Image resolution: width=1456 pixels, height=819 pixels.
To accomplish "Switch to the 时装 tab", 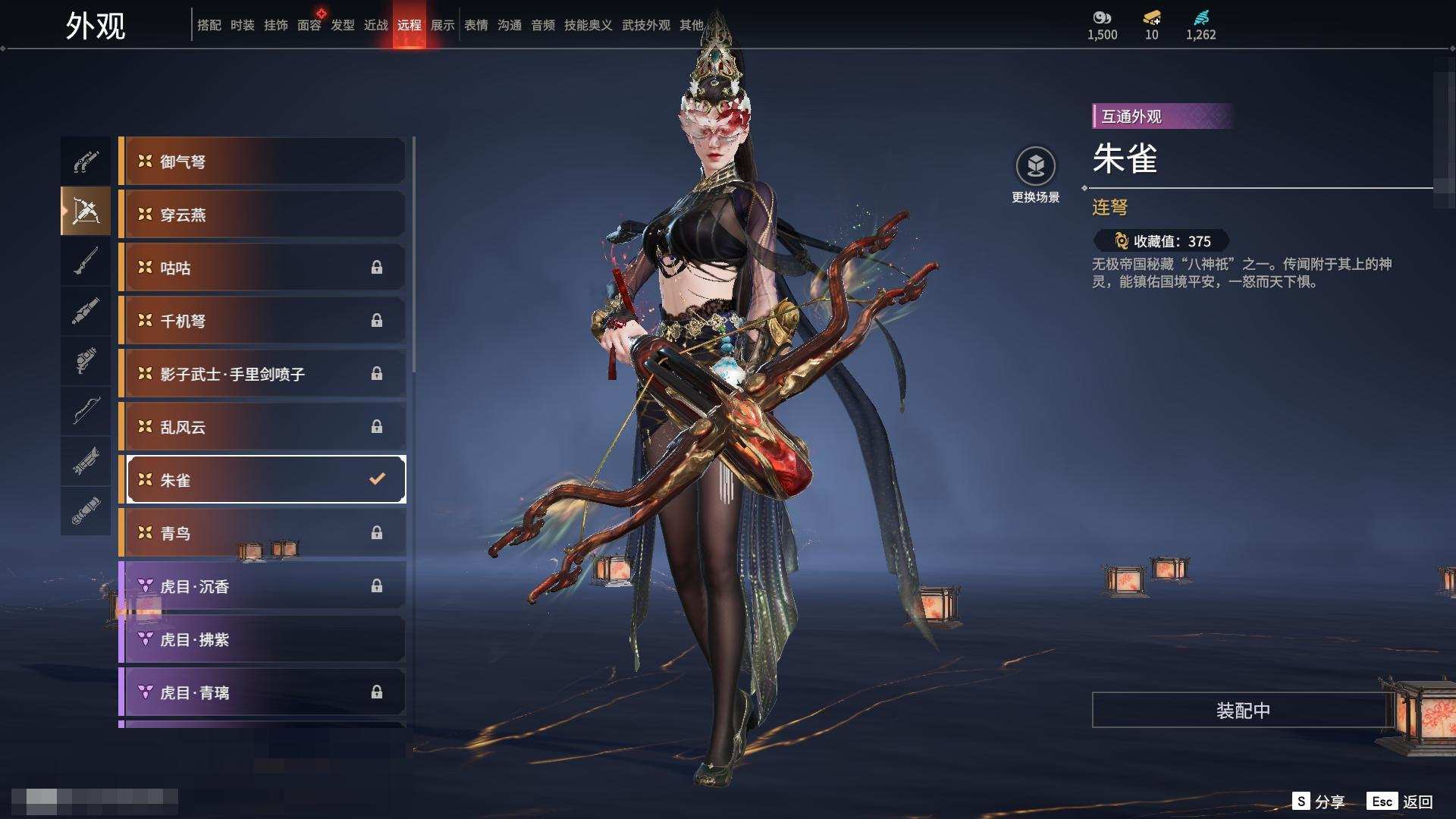I will click(x=243, y=25).
